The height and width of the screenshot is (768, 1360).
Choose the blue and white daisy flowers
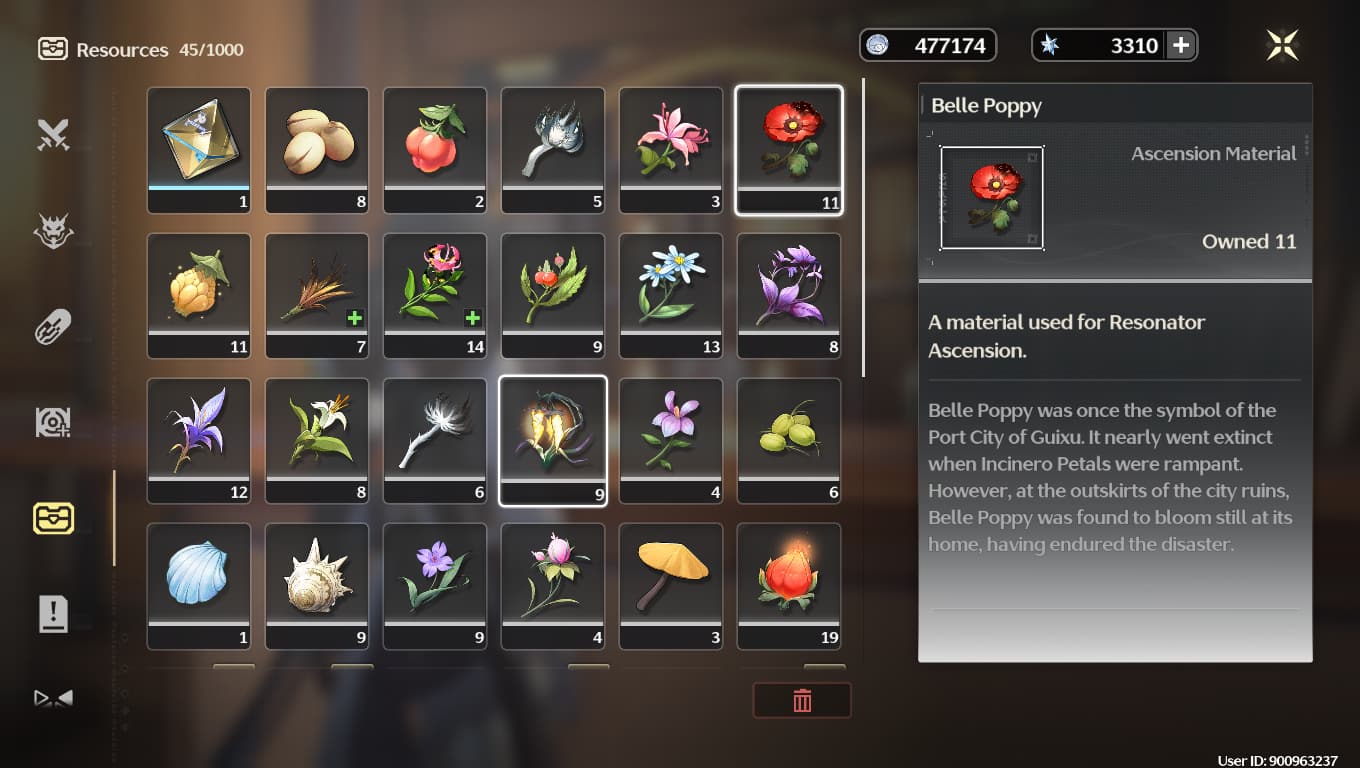pos(671,296)
